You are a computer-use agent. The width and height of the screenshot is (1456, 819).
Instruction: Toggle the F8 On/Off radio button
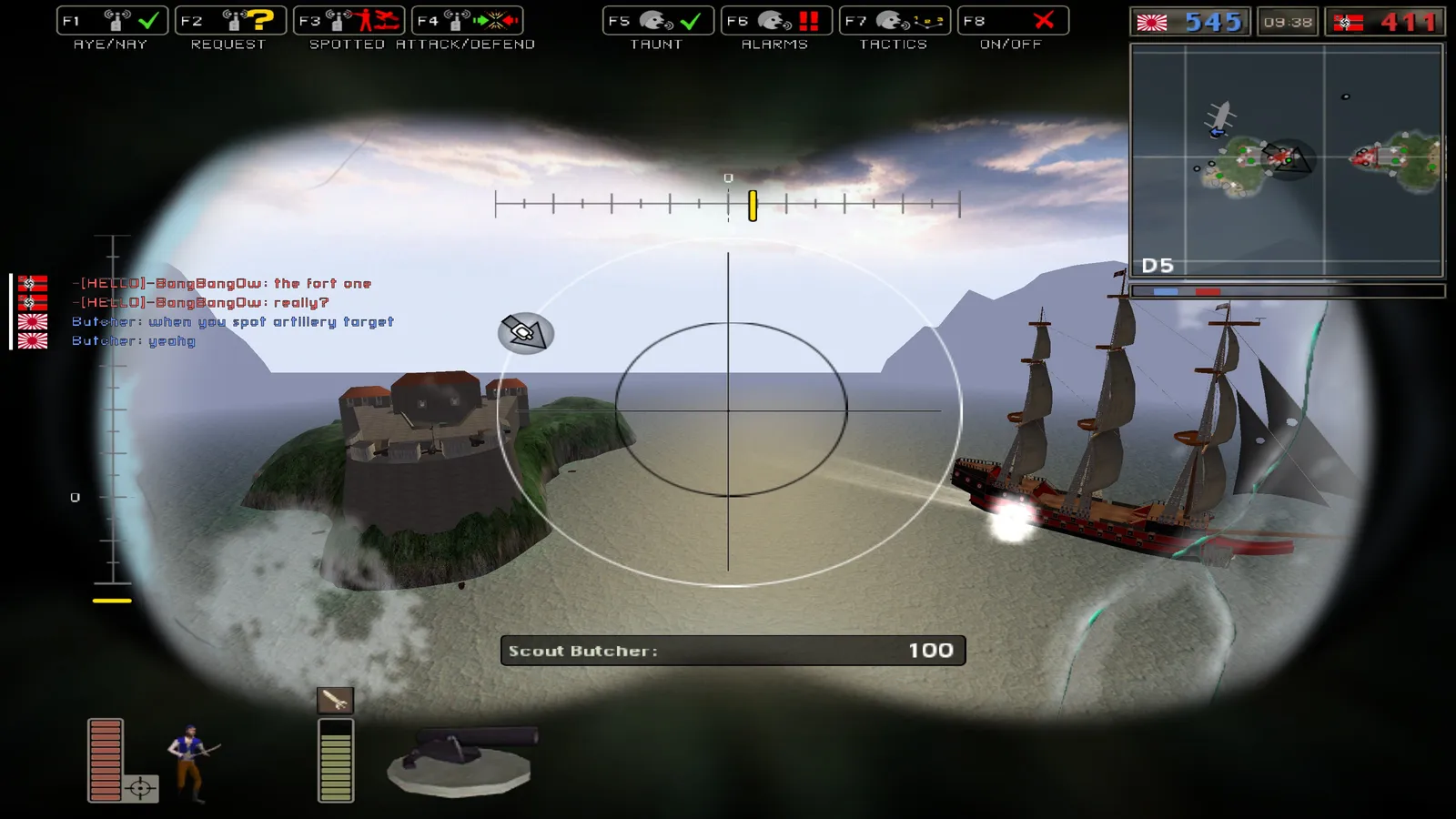1013,21
